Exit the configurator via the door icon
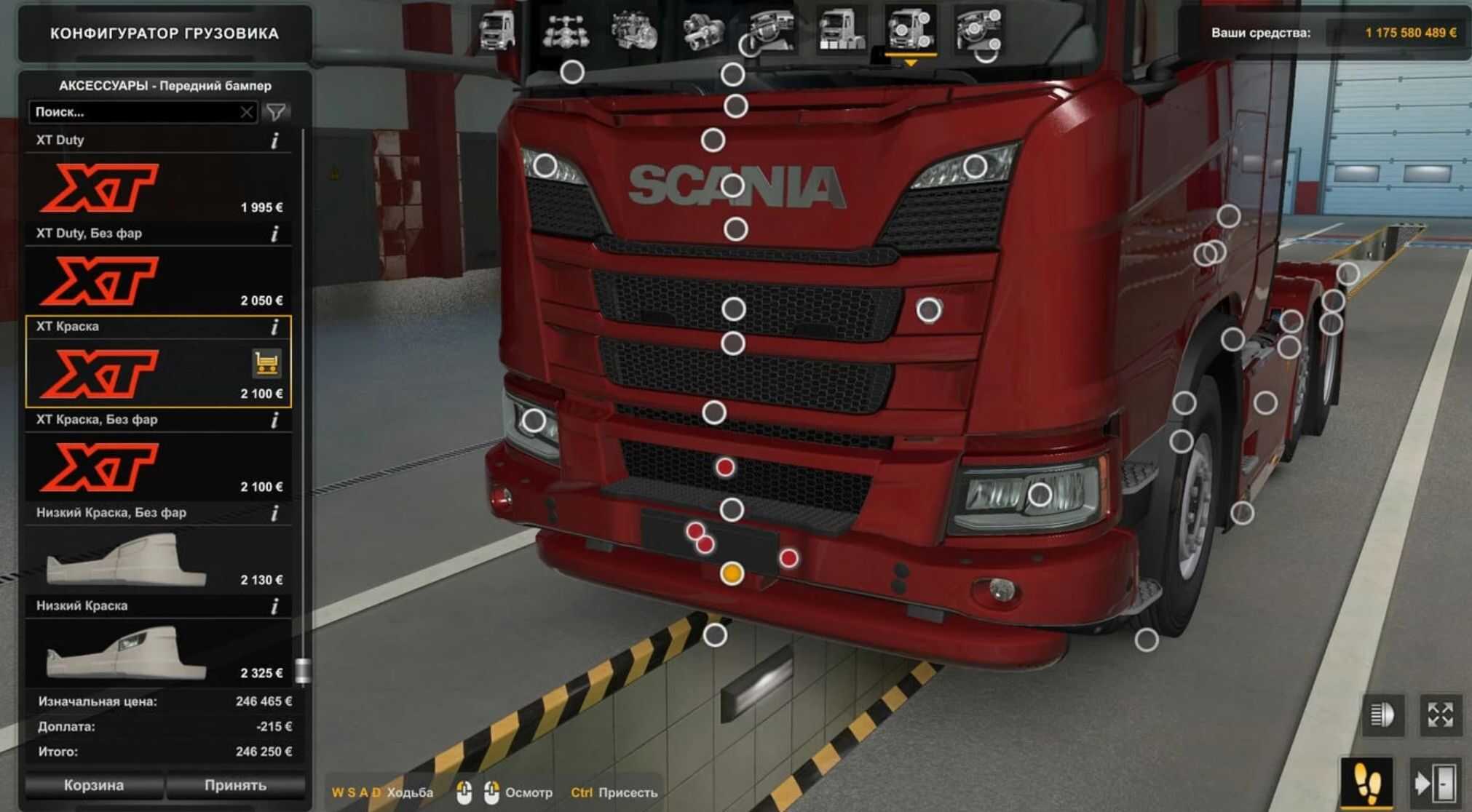1472x812 pixels. (1433, 783)
